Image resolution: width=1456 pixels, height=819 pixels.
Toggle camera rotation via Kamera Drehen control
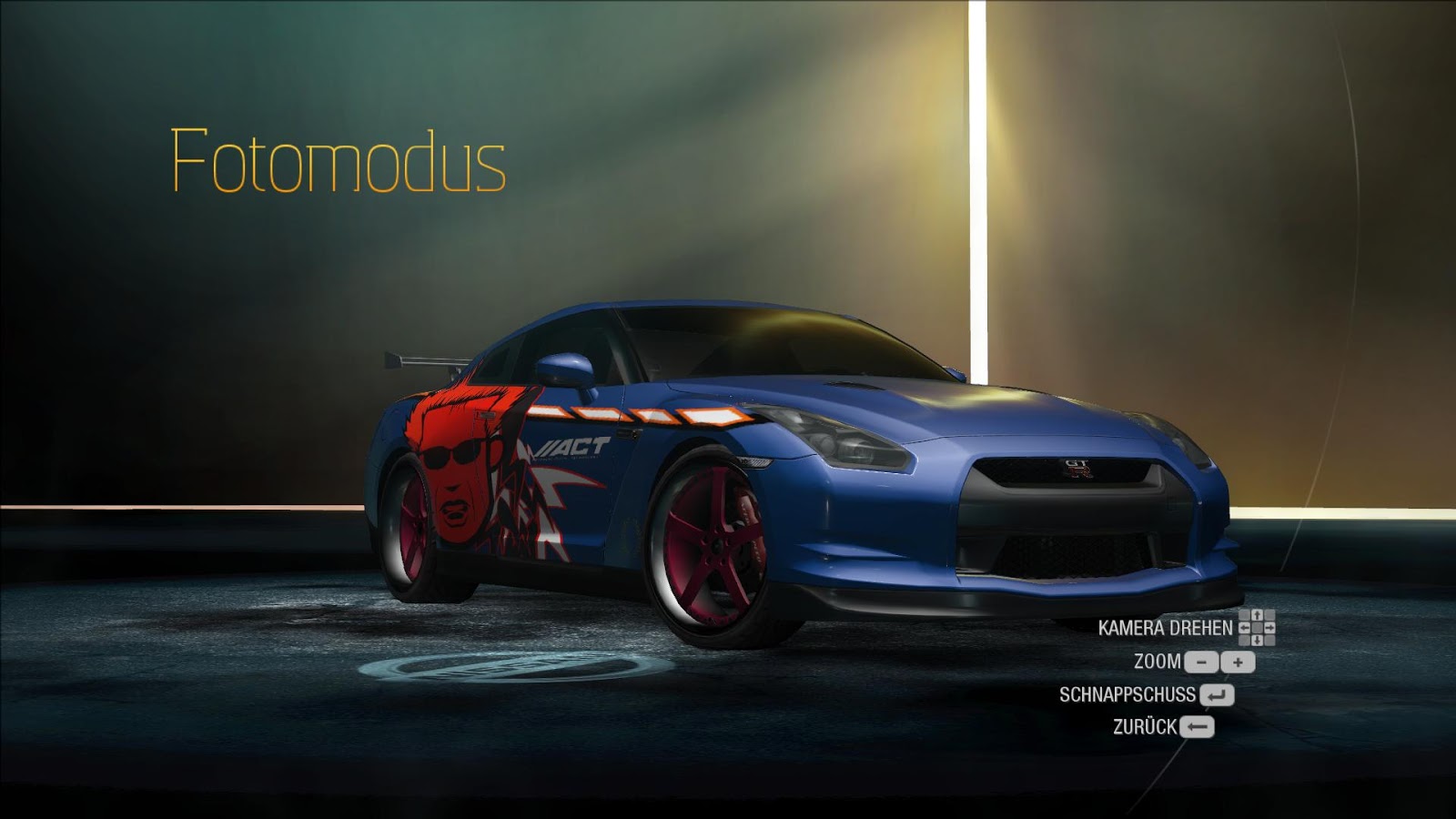tap(1165, 628)
